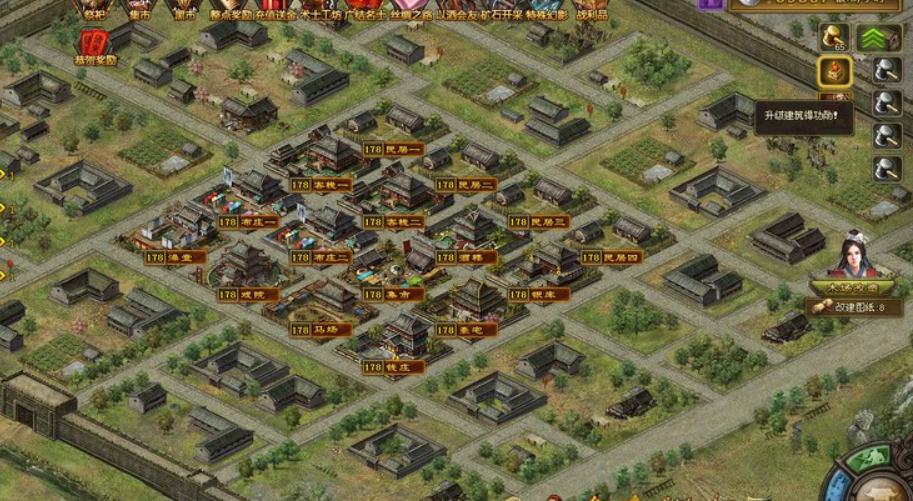The height and width of the screenshot is (501, 913).
Task: Claim the red 恭贺奖励 reward icon
Action: [x=94, y=45]
